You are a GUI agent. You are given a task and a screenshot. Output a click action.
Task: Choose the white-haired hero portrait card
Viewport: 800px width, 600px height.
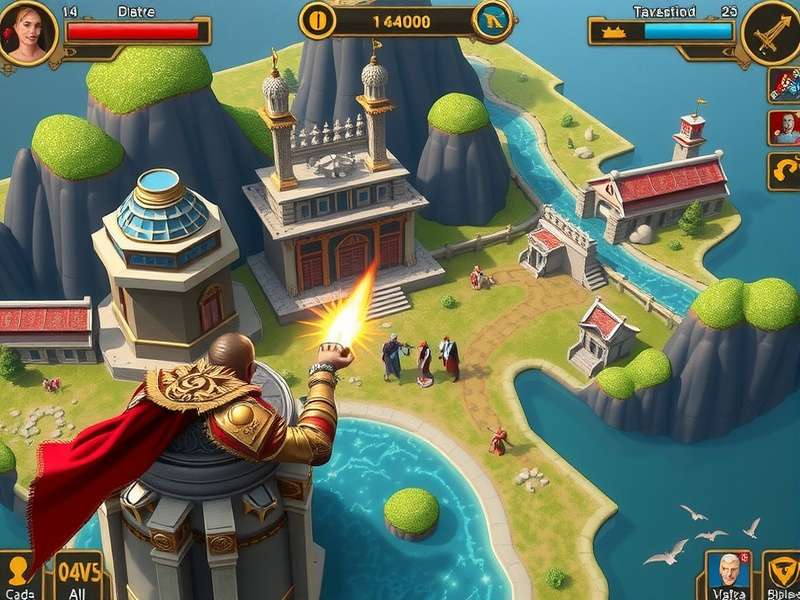pyautogui.click(x=728, y=574)
